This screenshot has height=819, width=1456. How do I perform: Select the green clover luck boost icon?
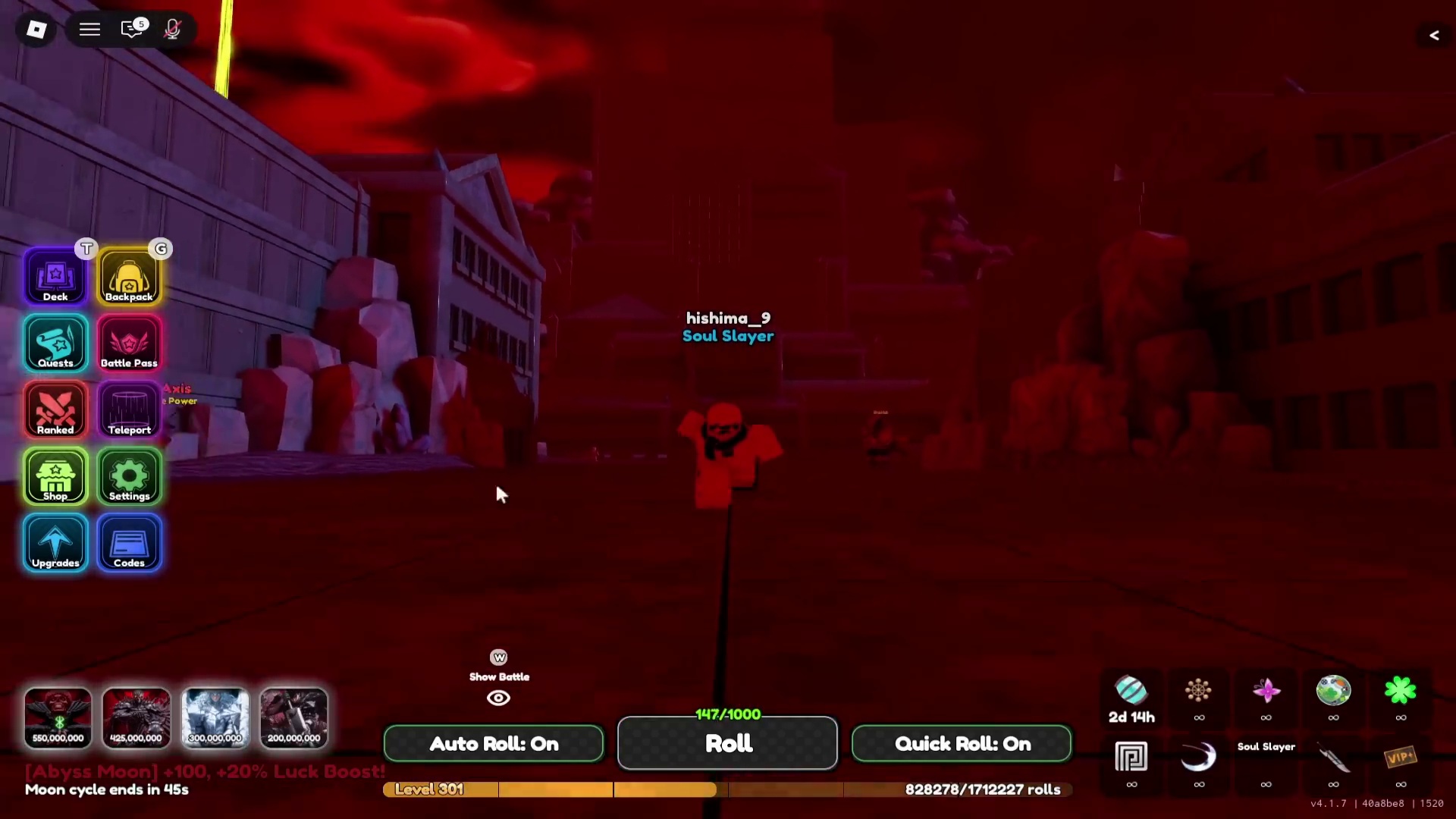pyautogui.click(x=1401, y=689)
